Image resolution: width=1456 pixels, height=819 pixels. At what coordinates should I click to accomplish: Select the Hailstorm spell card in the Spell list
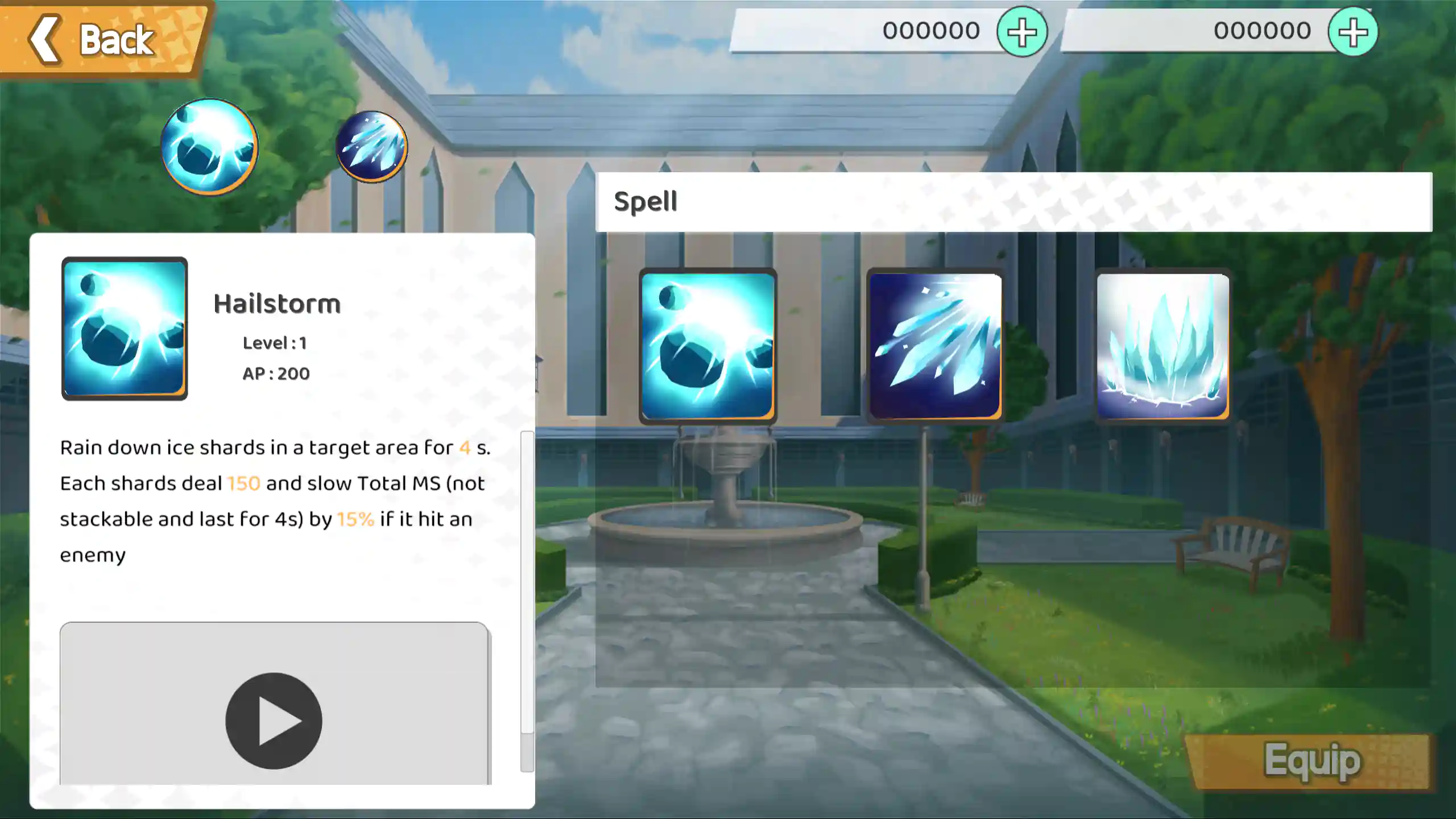click(708, 346)
